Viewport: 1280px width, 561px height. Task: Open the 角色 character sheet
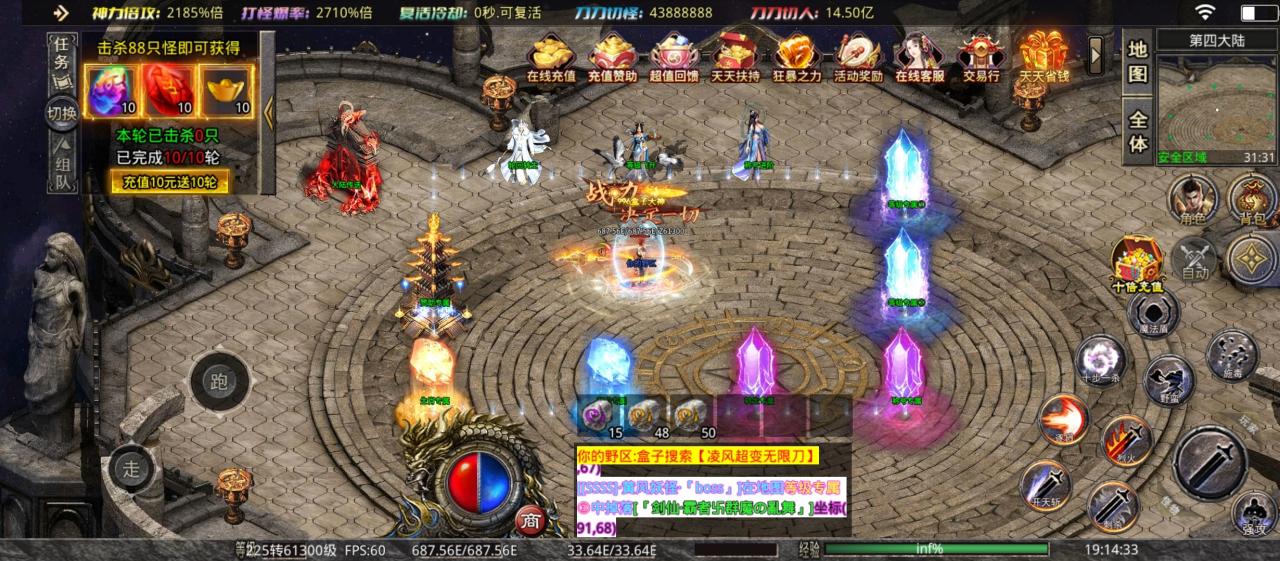tap(1193, 198)
